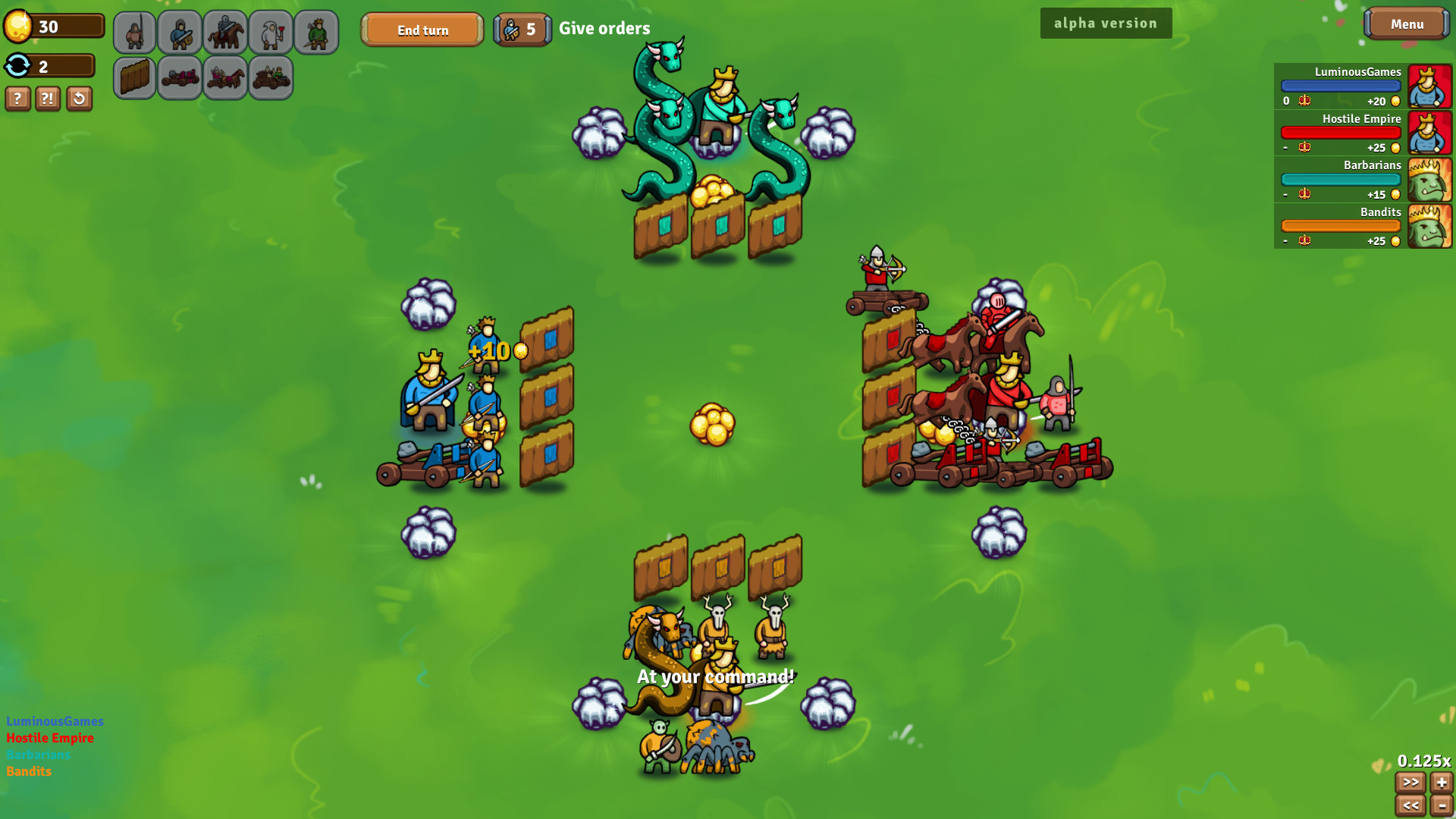
Task: Slow down game speed with '<<' button
Action: pos(1411,805)
